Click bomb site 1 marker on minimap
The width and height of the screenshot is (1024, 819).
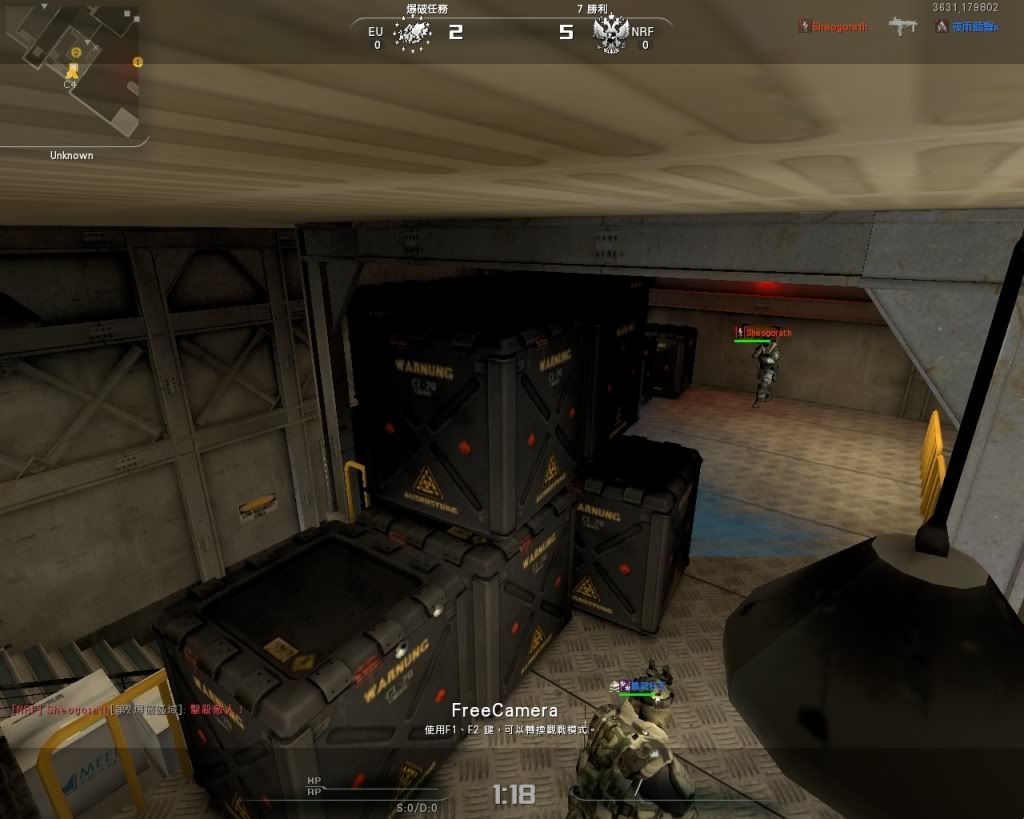pos(138,62)
